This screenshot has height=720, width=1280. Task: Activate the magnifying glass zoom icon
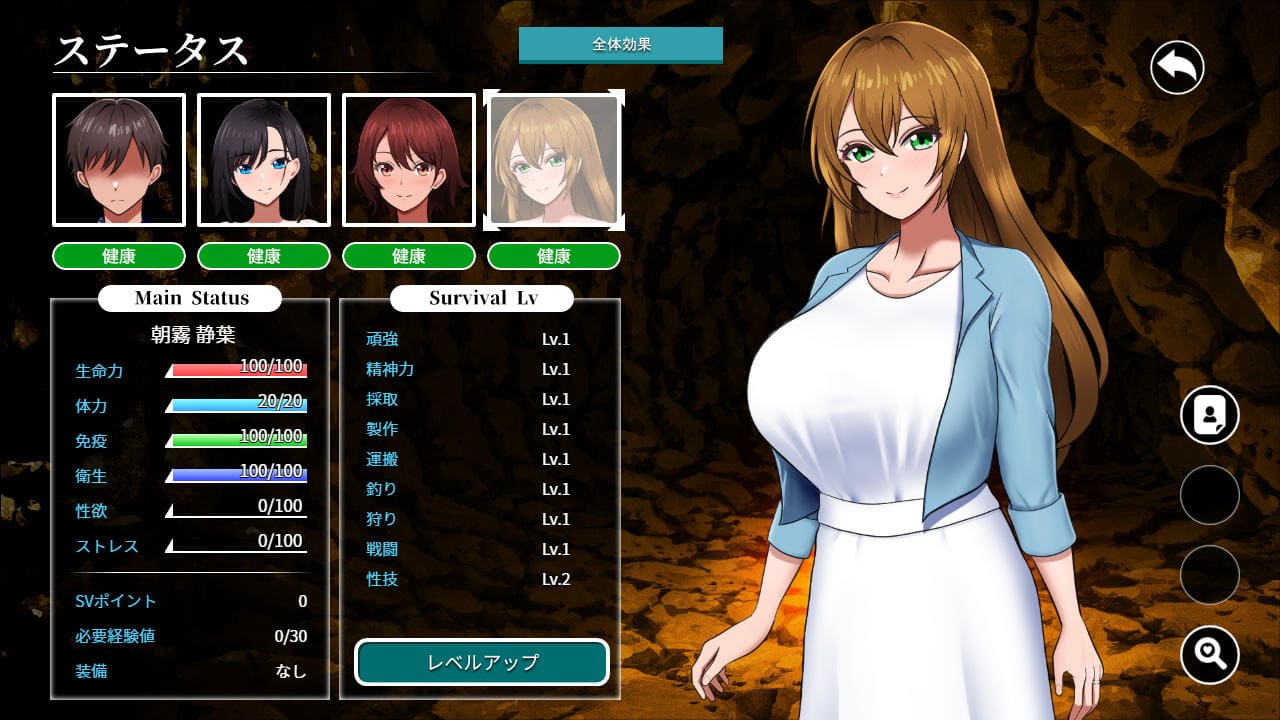coord(1209,655)
